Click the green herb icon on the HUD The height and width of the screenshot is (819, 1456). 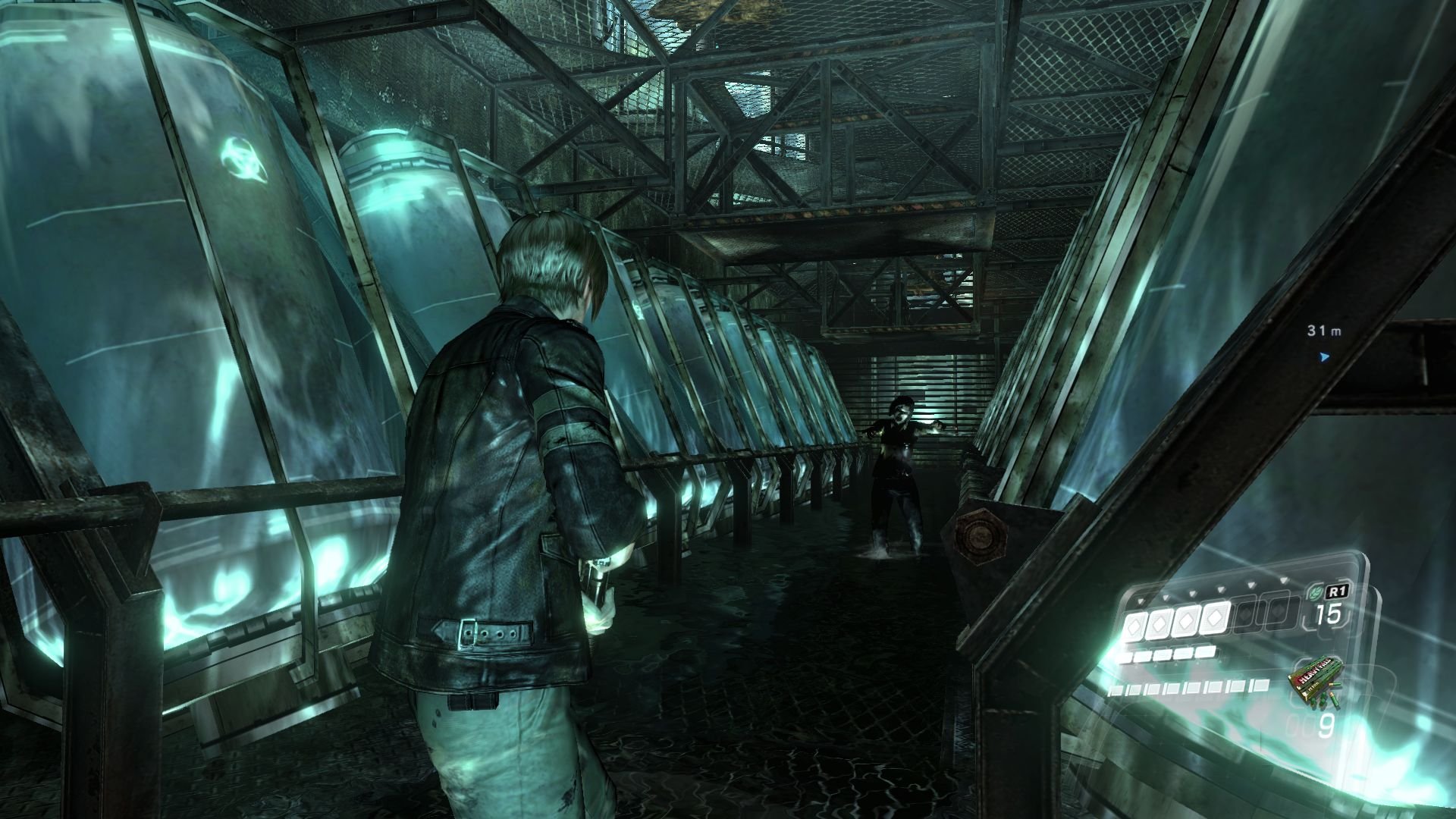[x=1316, y=592]
